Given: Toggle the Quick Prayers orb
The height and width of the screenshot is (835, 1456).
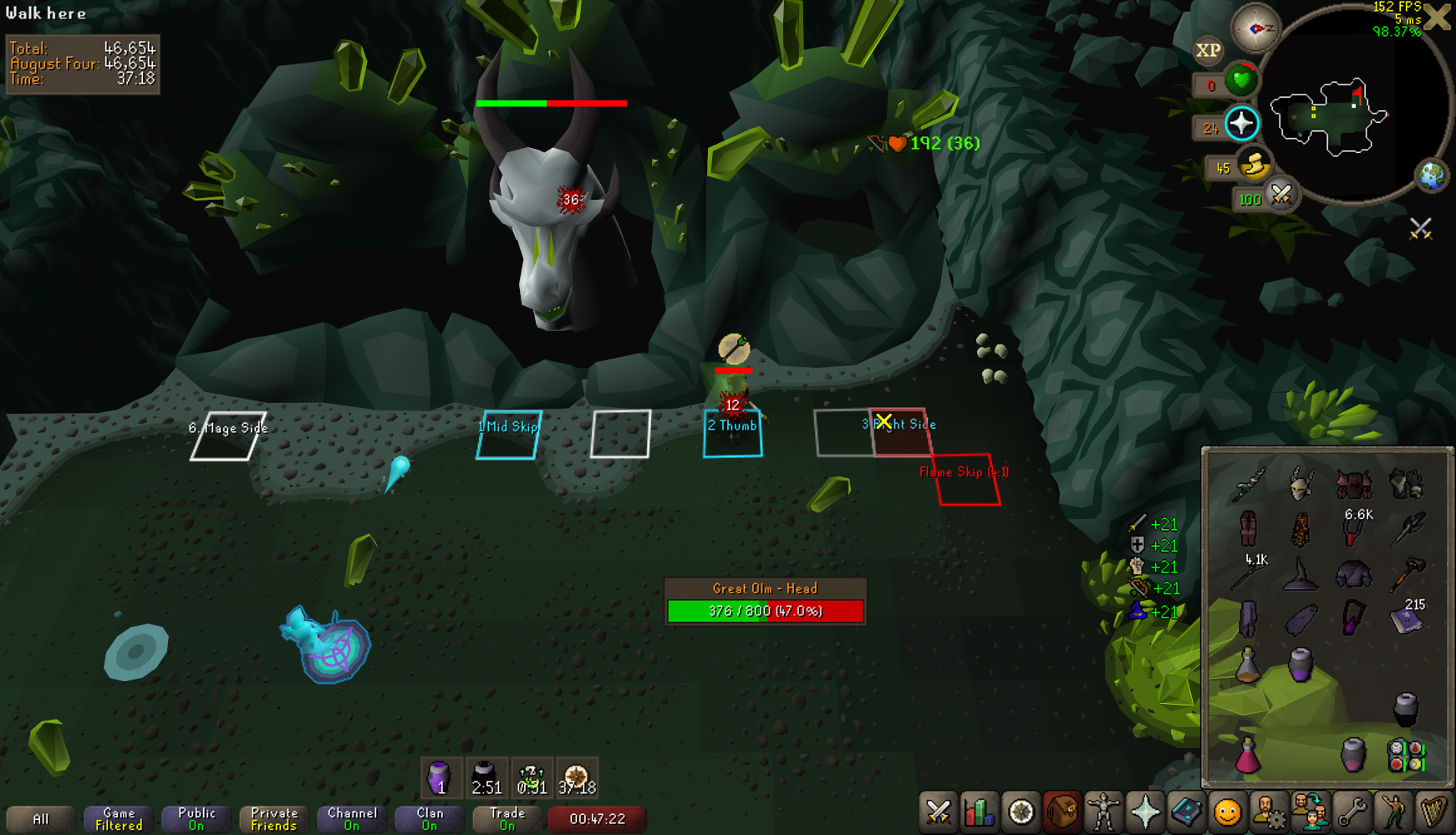Looking at the screenshot, I should 1241,124.
